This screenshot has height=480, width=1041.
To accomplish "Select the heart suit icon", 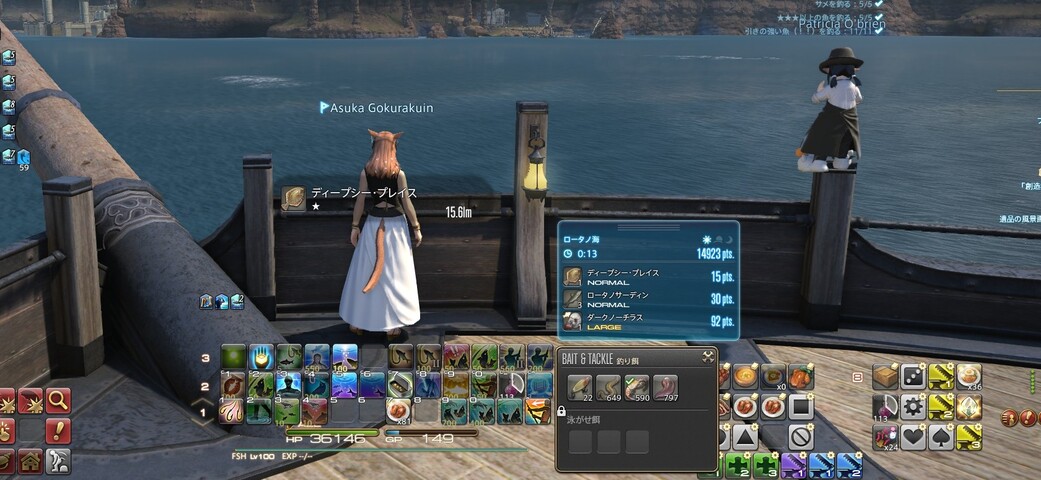I will click(913, 437).
